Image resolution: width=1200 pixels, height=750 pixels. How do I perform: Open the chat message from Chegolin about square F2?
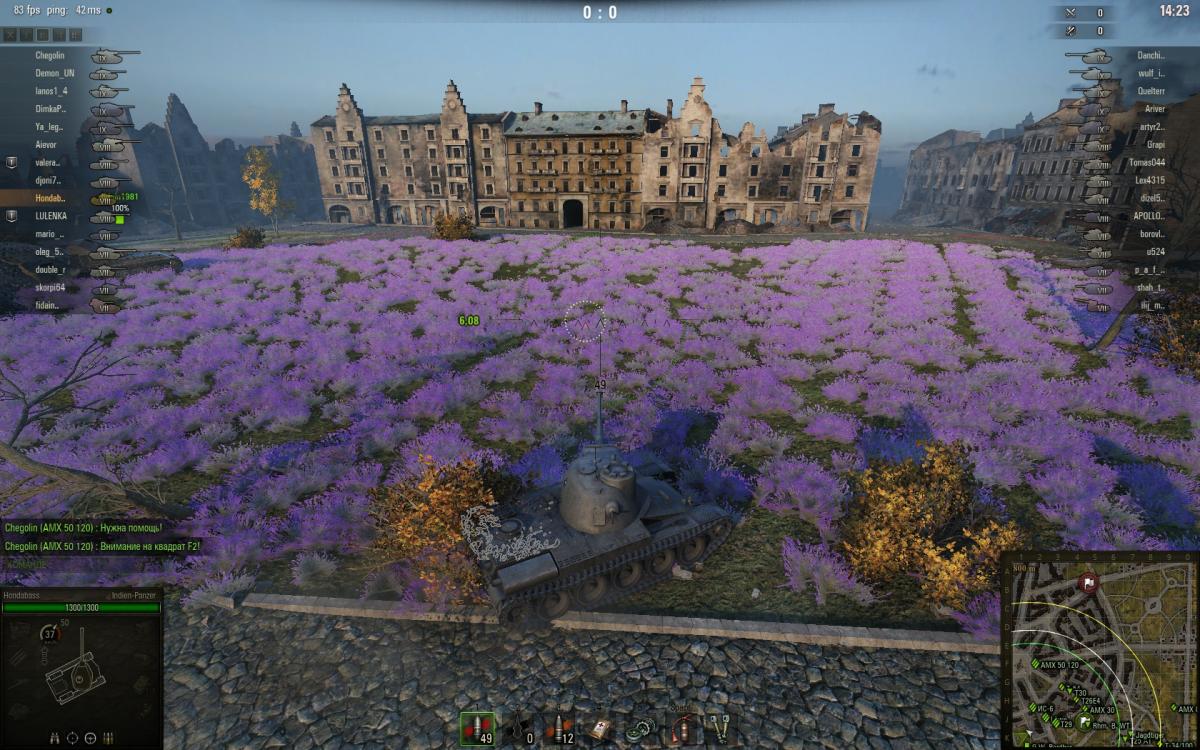pos(101,546)
